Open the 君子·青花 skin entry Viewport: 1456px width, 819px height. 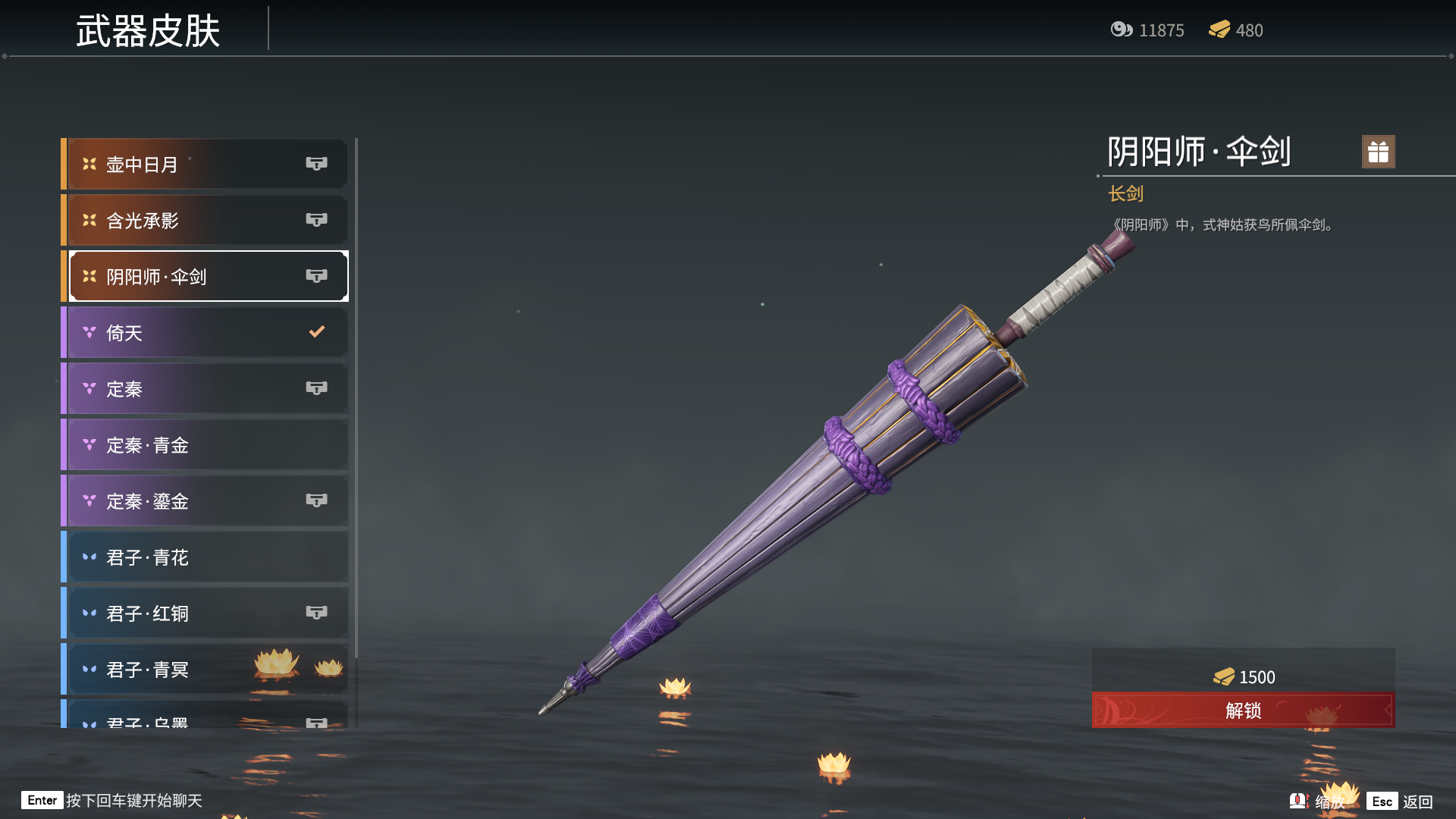tap(206, 557)
